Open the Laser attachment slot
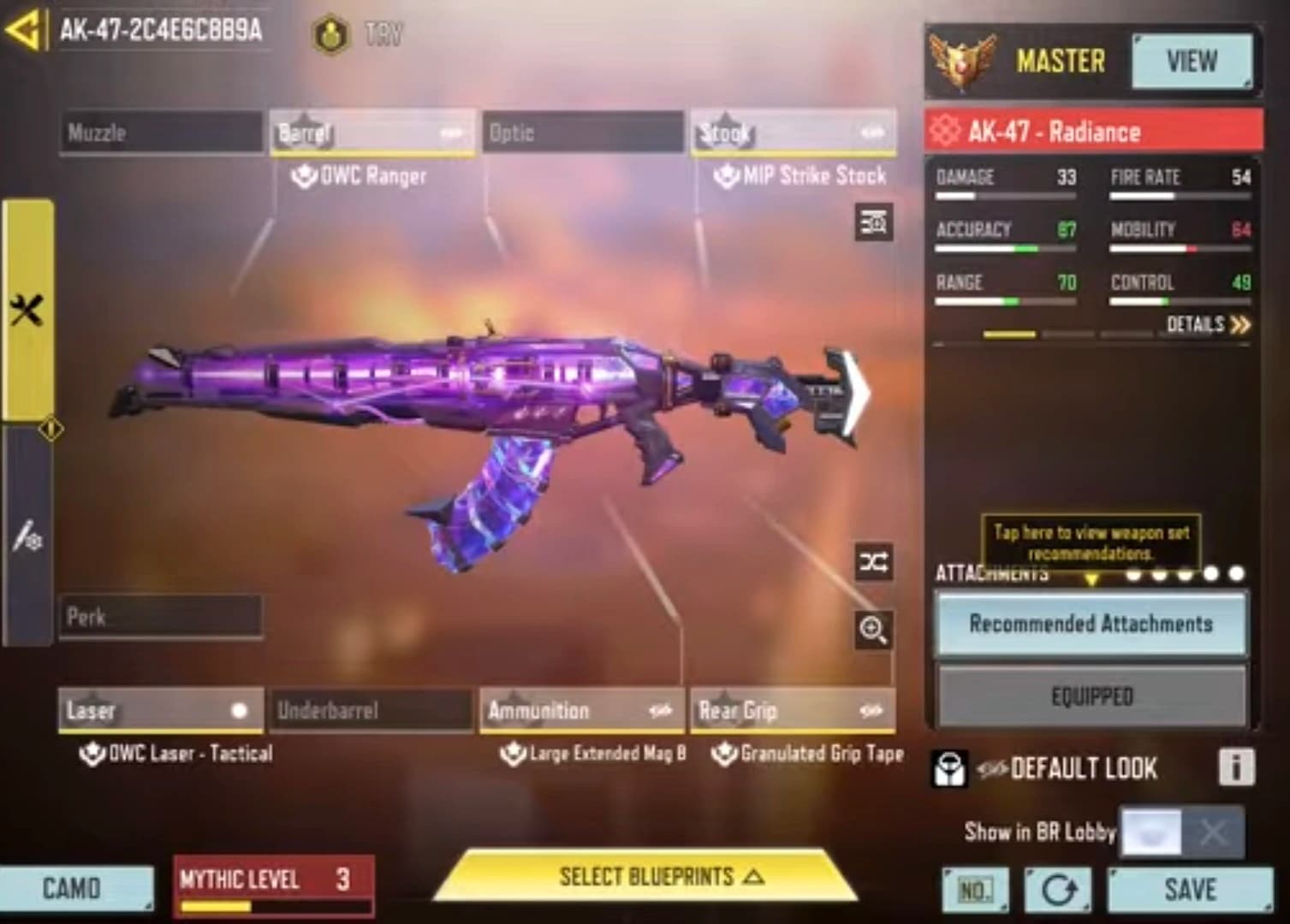Viewport: 1290px width, 924px height. (161, 710)
